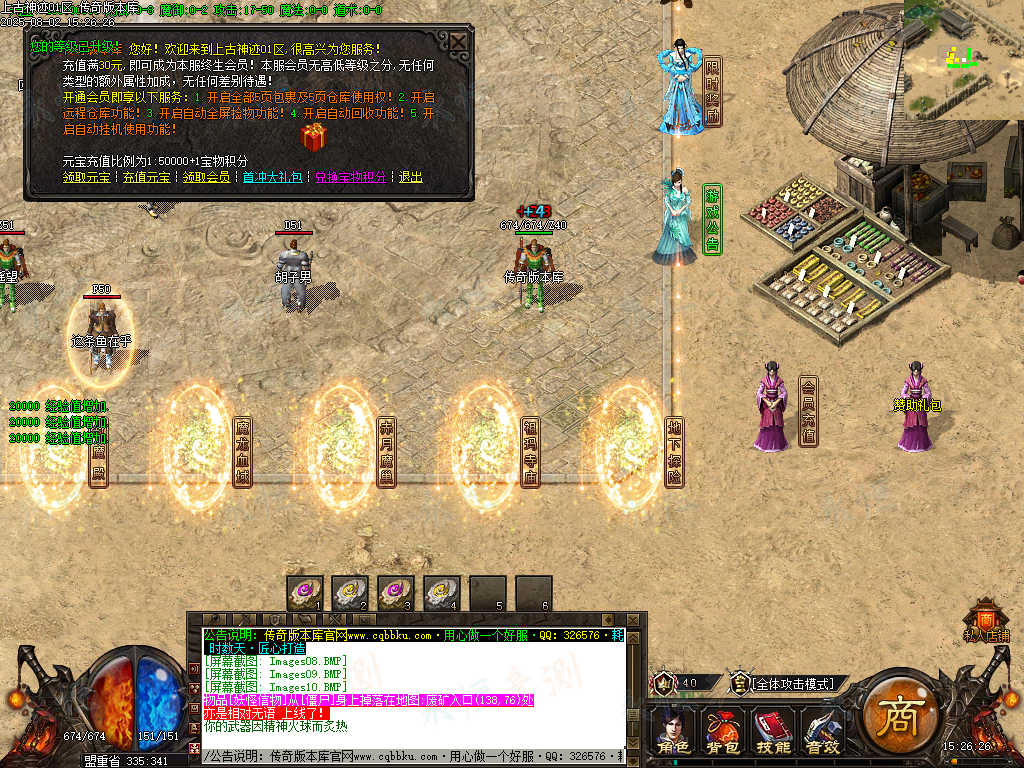Select the item in hotbar slot 4
Screen dimensions: 1024x768
[442, 592]
